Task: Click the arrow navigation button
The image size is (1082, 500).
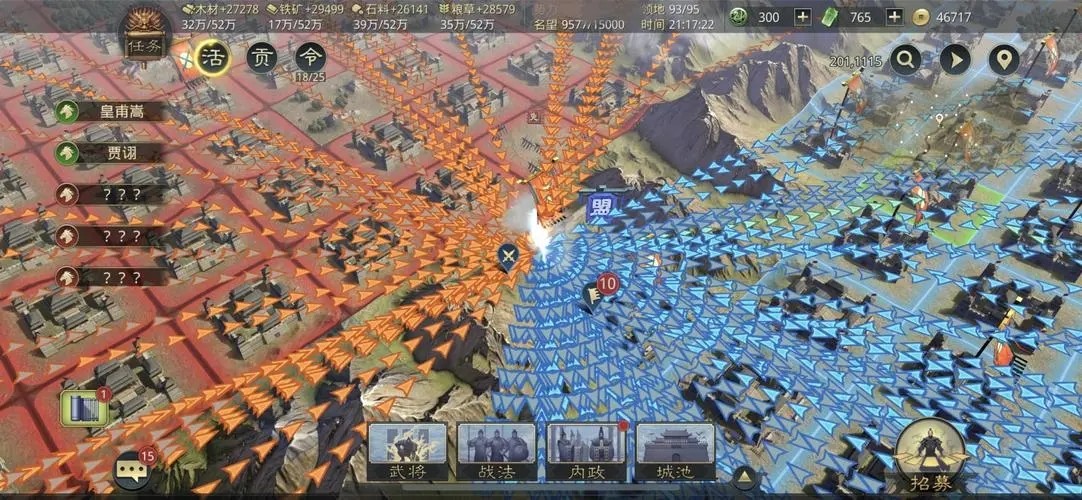Action: tap(955, 60)
